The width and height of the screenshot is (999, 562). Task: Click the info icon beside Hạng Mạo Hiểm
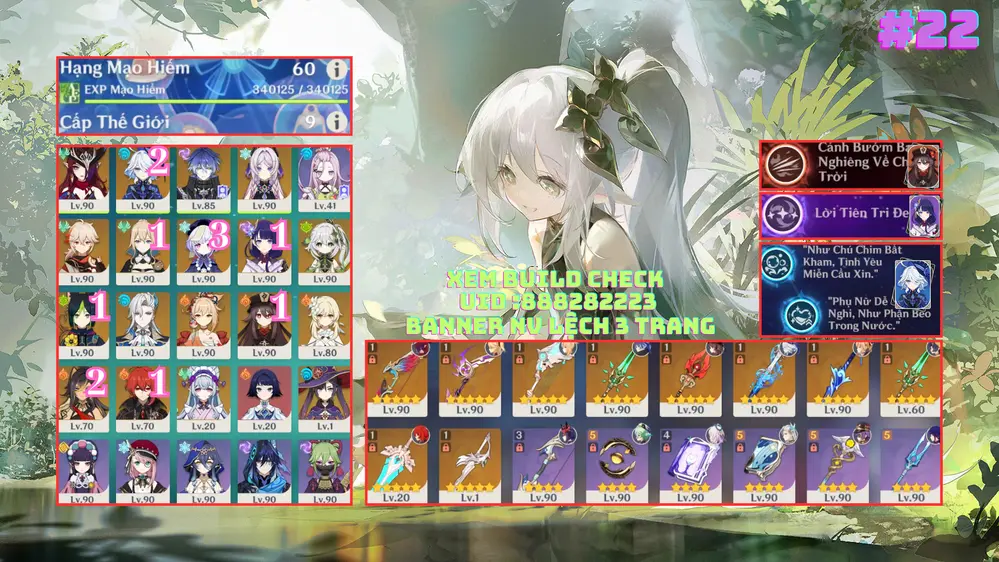(x=337, y=70)
